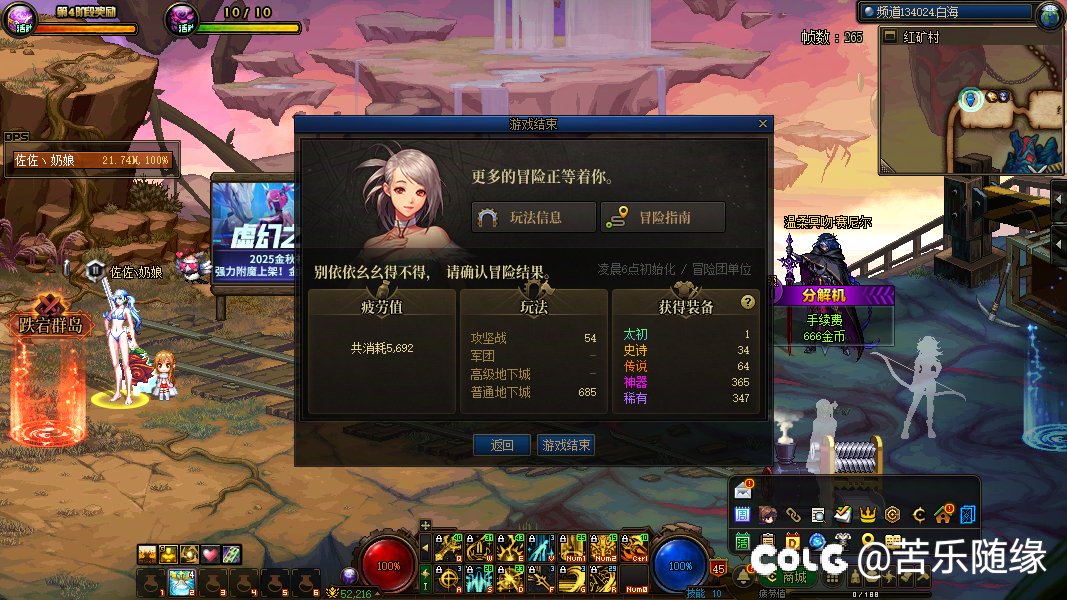This screenshot has width=1067, height=600.
Task: Click the world globe icon
Action: (1050, 14)
